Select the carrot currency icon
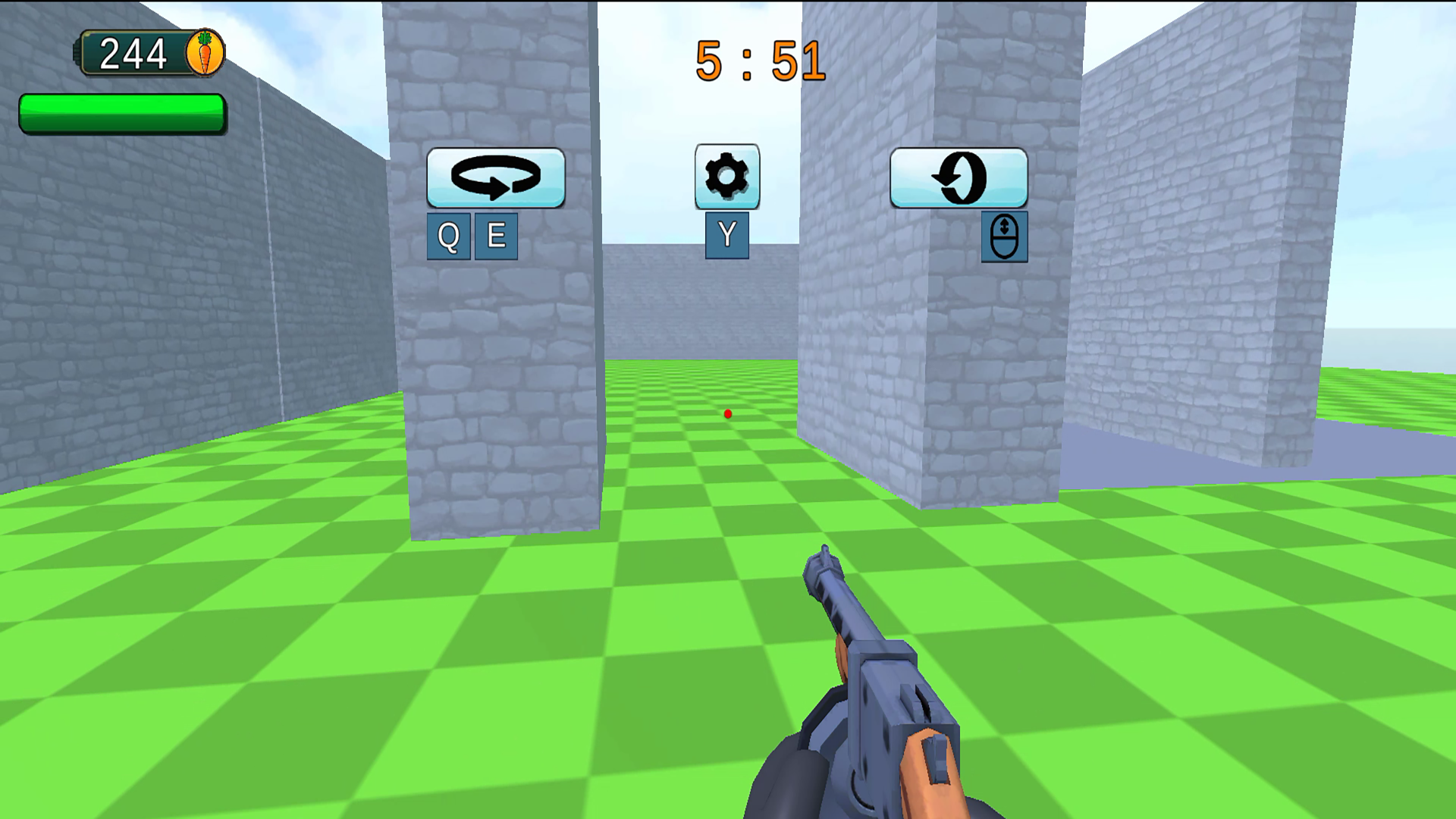The image size is (1456, 819). point(203,52)
